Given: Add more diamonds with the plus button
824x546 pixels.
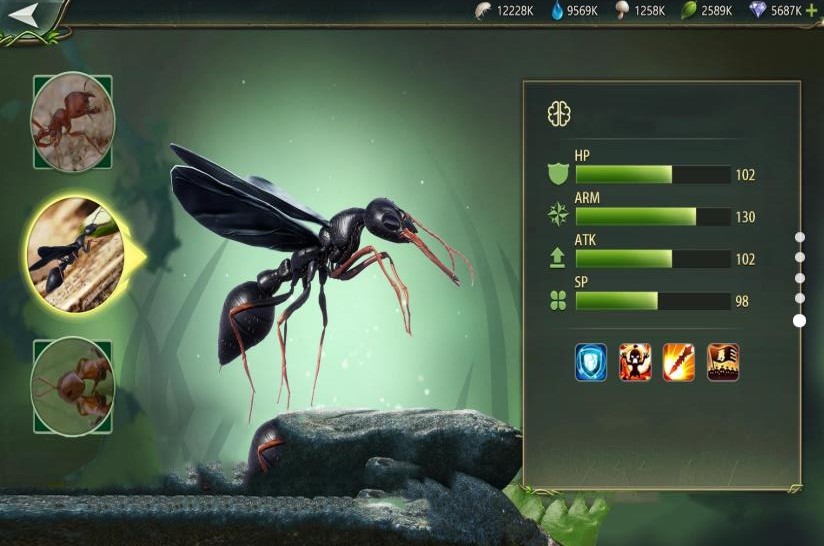Looking at the screenshot, I should tap(811, 11).
